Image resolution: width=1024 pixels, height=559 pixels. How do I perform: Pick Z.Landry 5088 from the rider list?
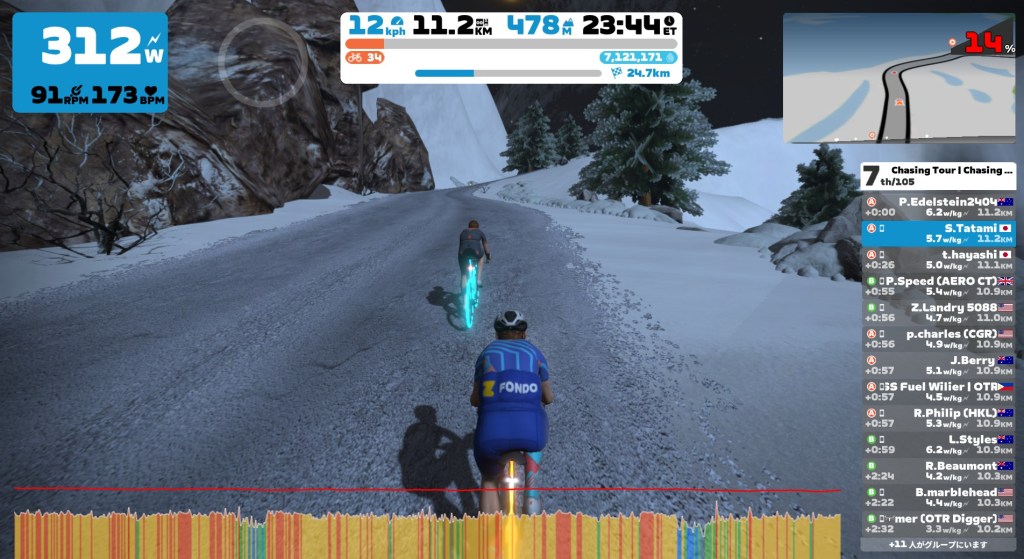point(939,312)
